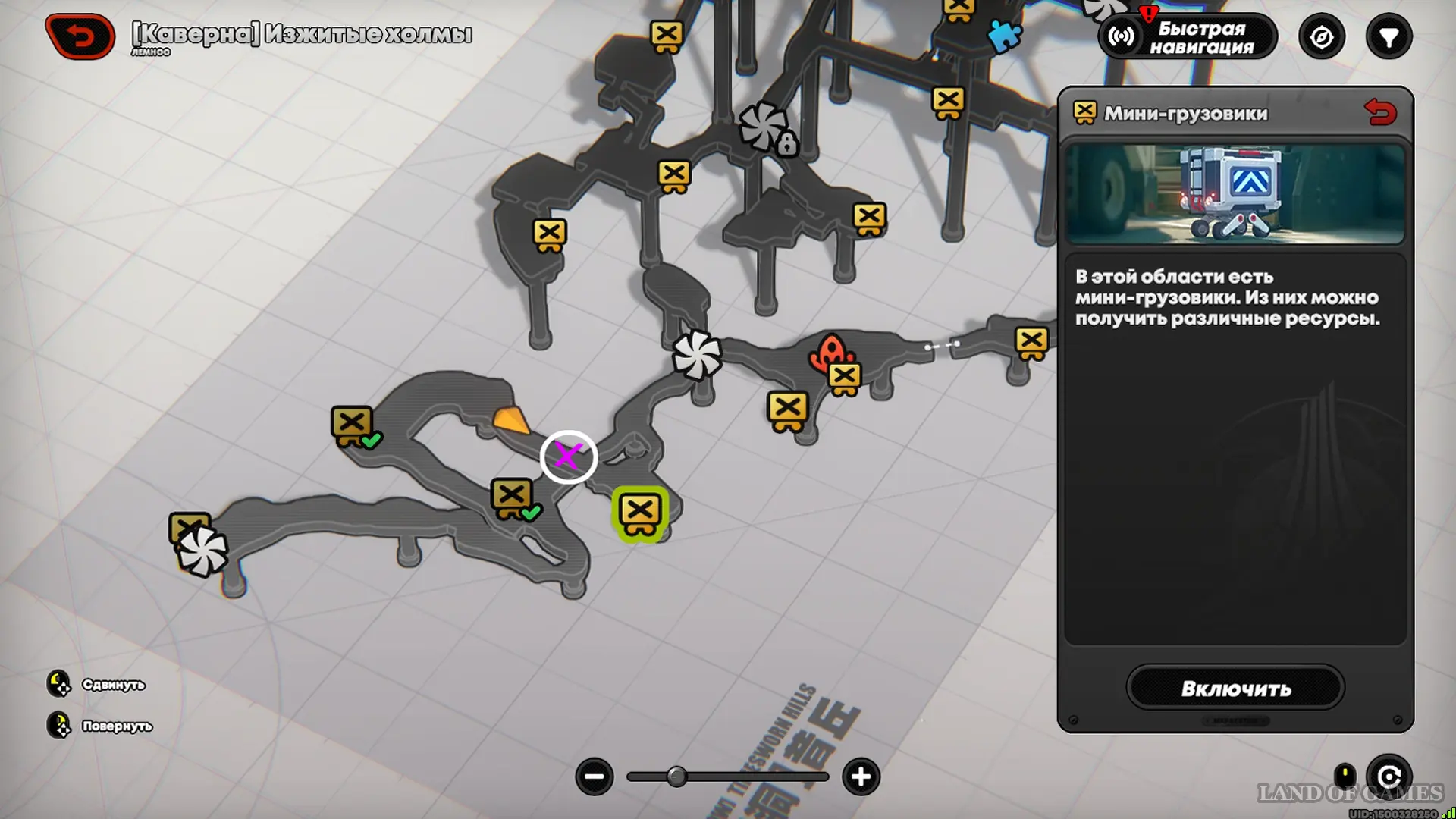View the mini-truck preview thumbnail
This screenshot has height=819, width=1456.
click(1235, 194)
